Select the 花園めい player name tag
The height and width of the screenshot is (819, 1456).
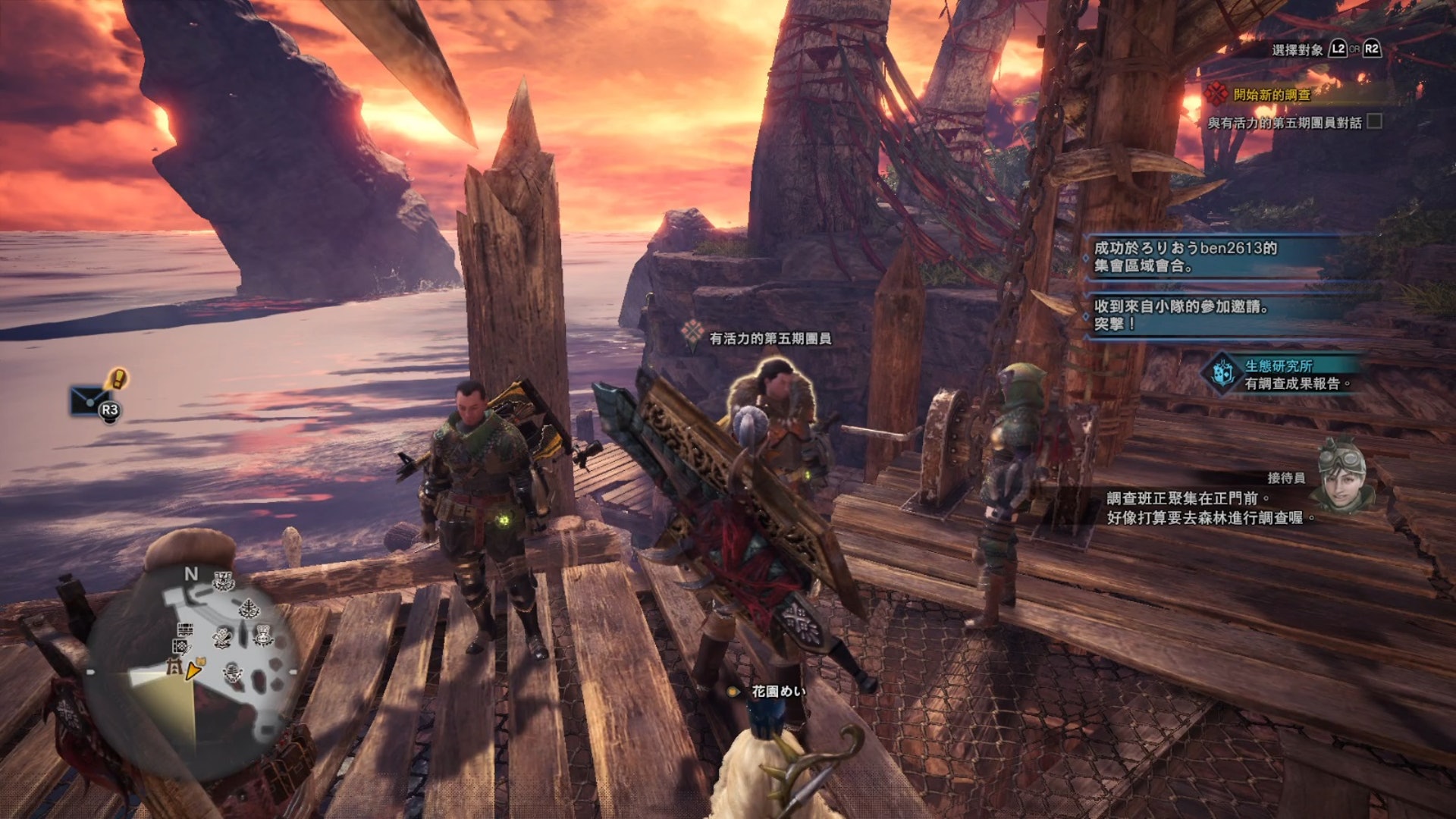[x=777, y=691]
